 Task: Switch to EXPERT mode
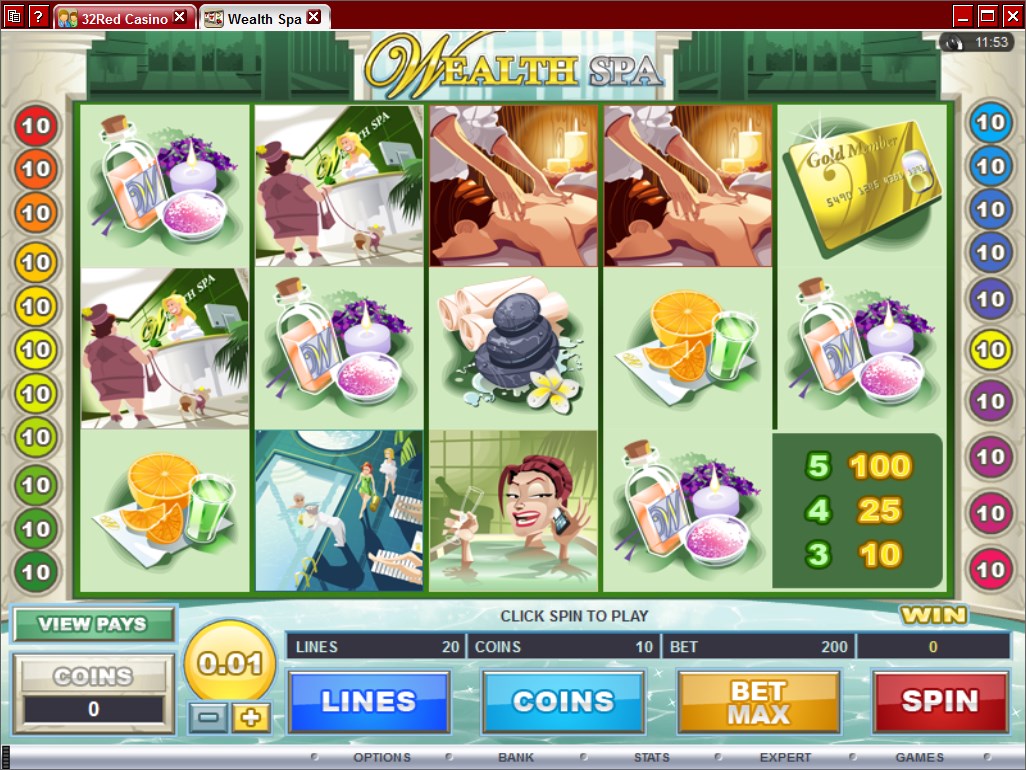785,758
